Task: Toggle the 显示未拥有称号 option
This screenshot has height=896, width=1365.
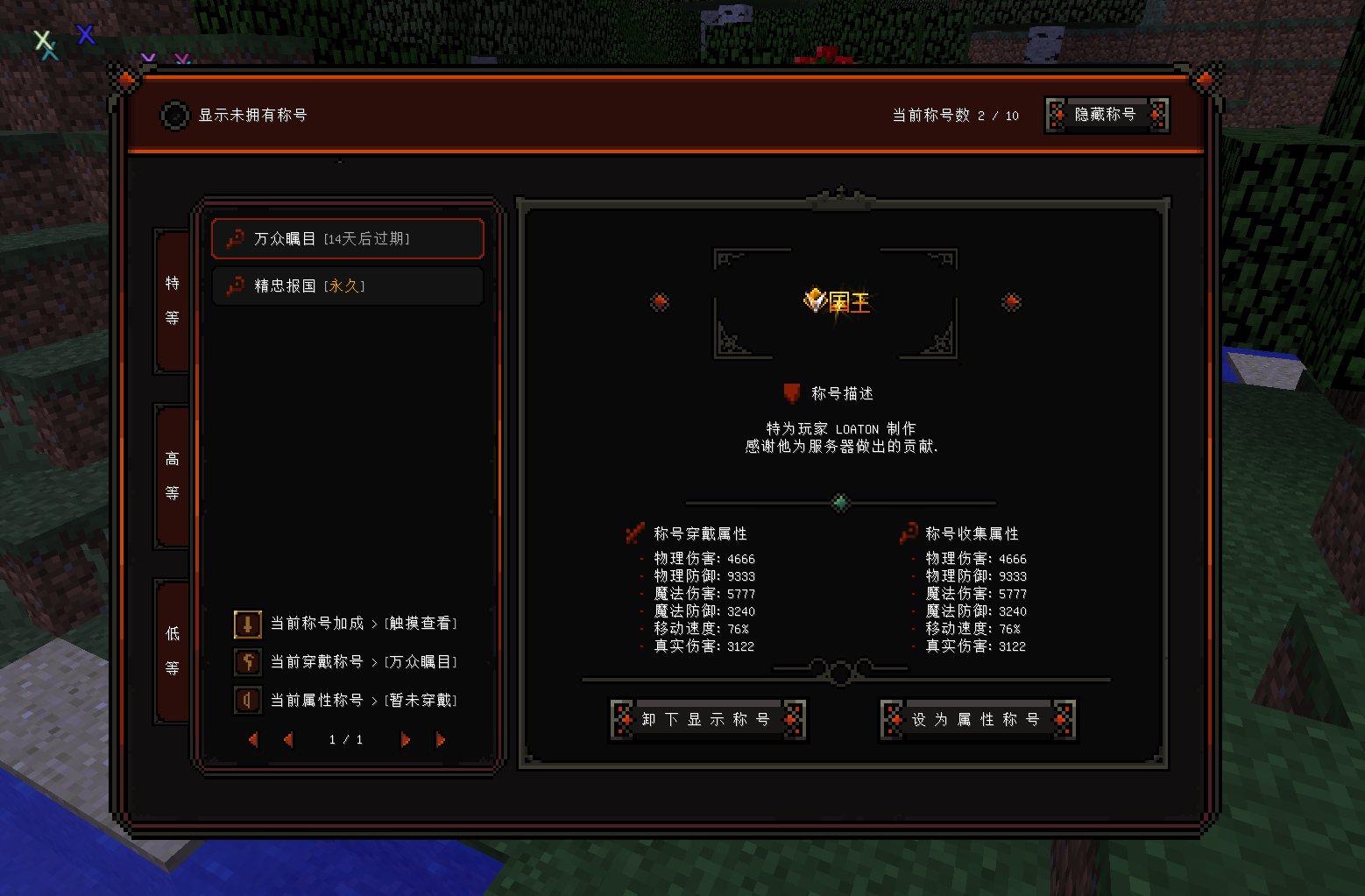Action: (x=174, y=115)
